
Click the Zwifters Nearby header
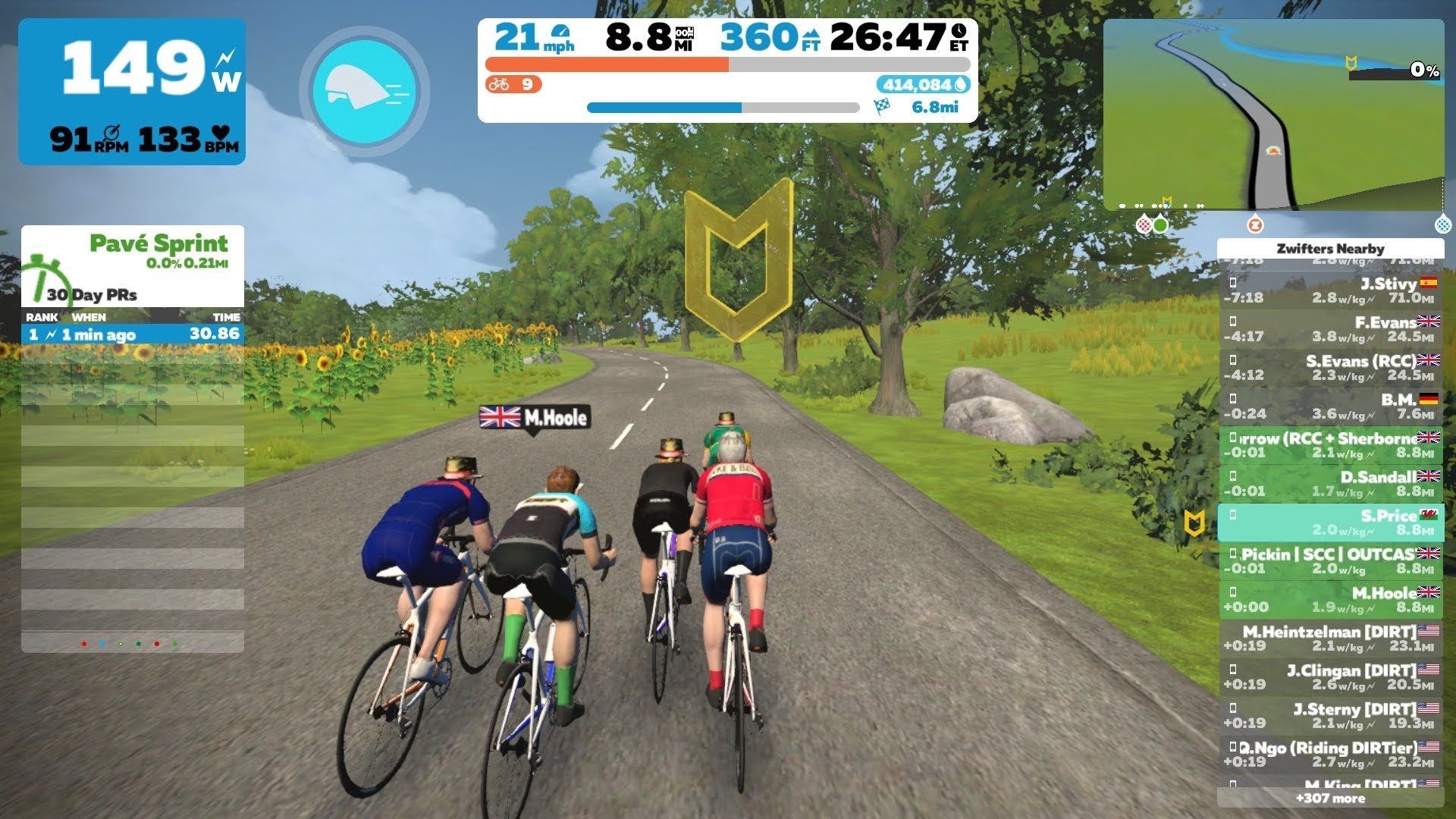point(1330,249)
